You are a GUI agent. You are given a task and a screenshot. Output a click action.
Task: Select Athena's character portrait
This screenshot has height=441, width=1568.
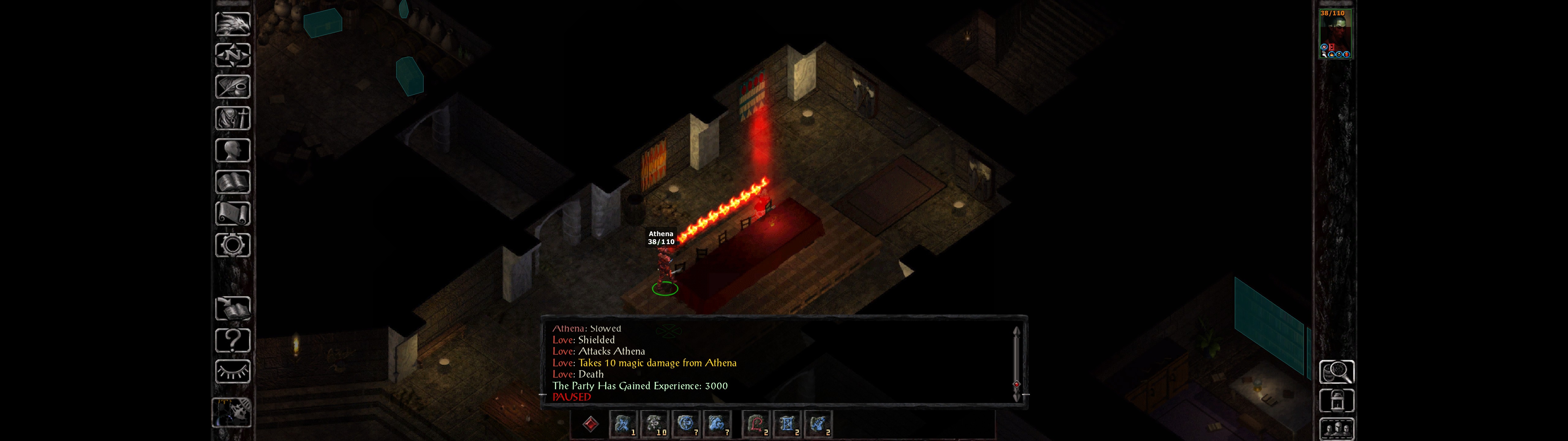[1336, 33]
